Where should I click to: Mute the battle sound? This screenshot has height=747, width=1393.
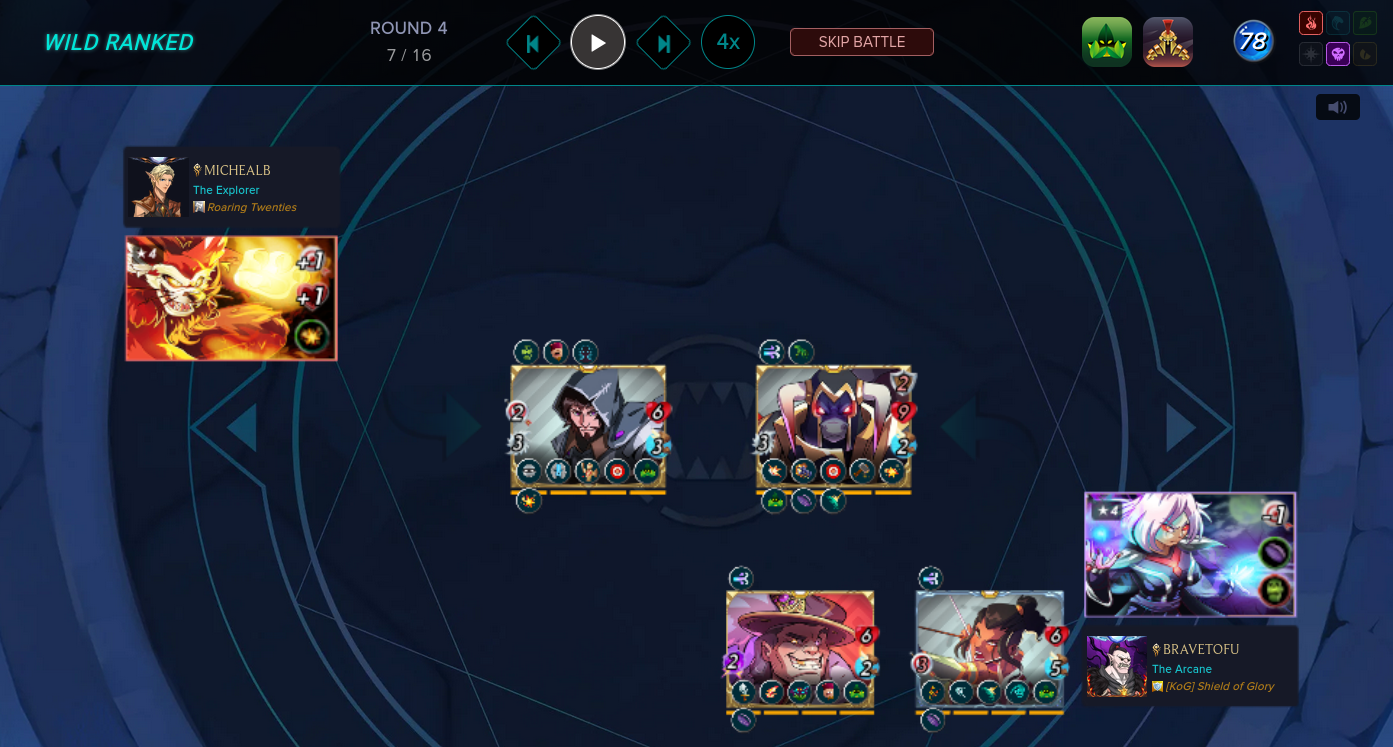click(x=1337, y=107)
